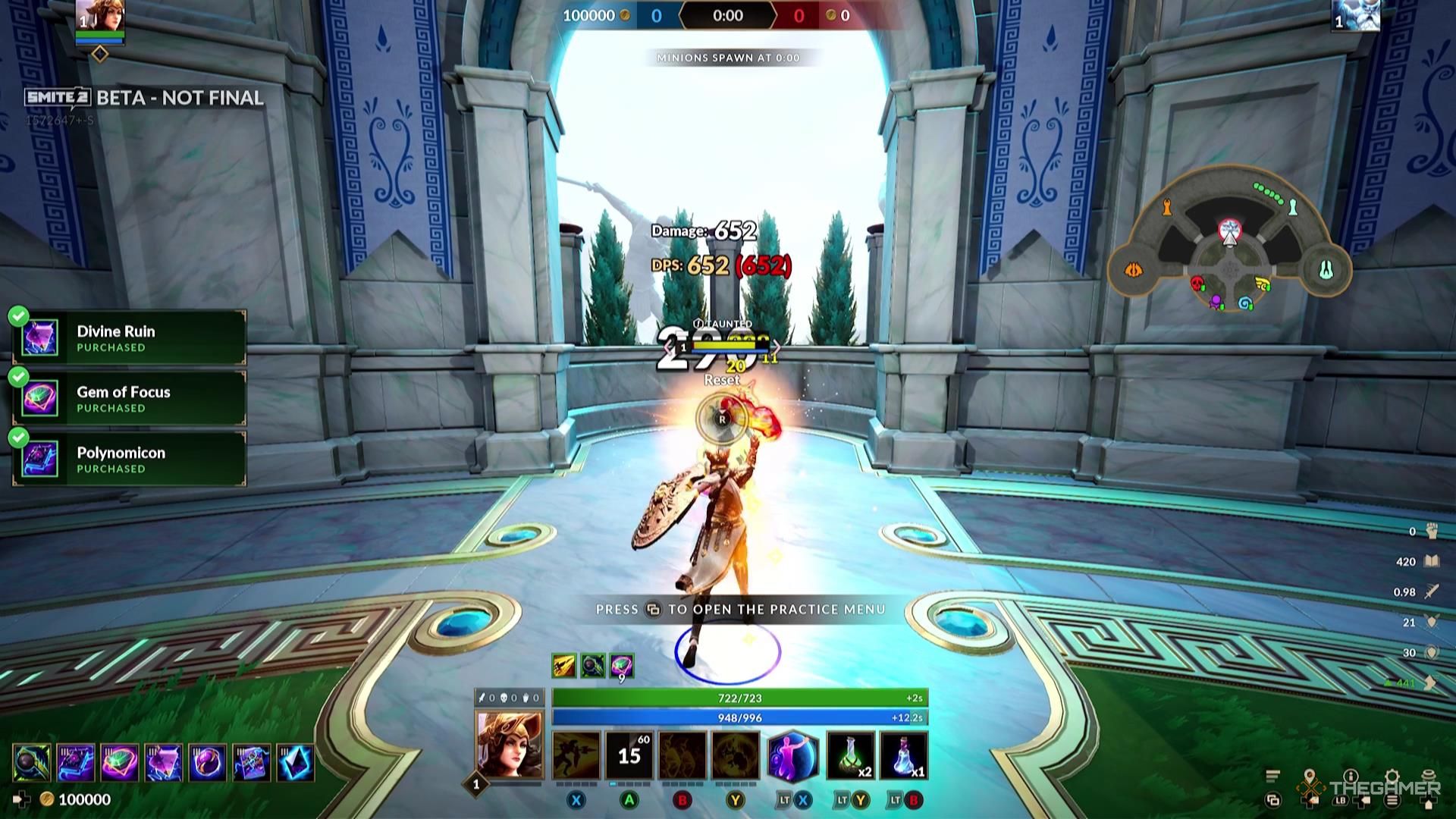This screenshot has height=819, width=1456.
Task: Select the pink diamond Divine Ruin inventory item
Action: point(164,763)
